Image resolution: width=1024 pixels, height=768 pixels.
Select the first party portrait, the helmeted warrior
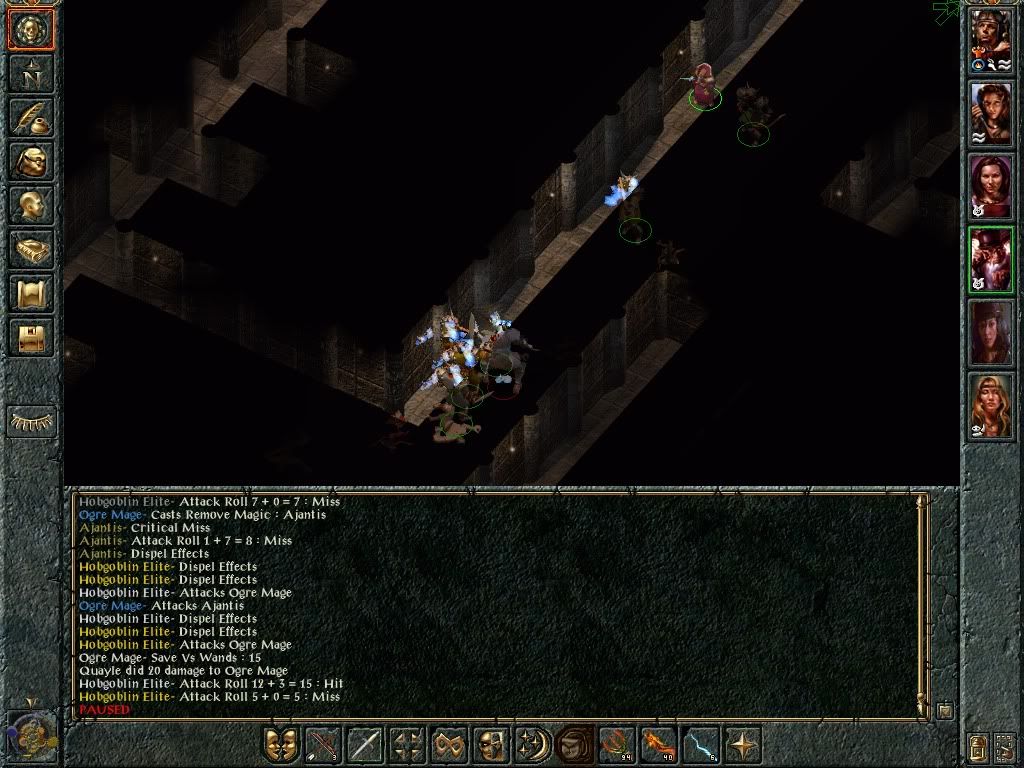[x=991, y=44]
